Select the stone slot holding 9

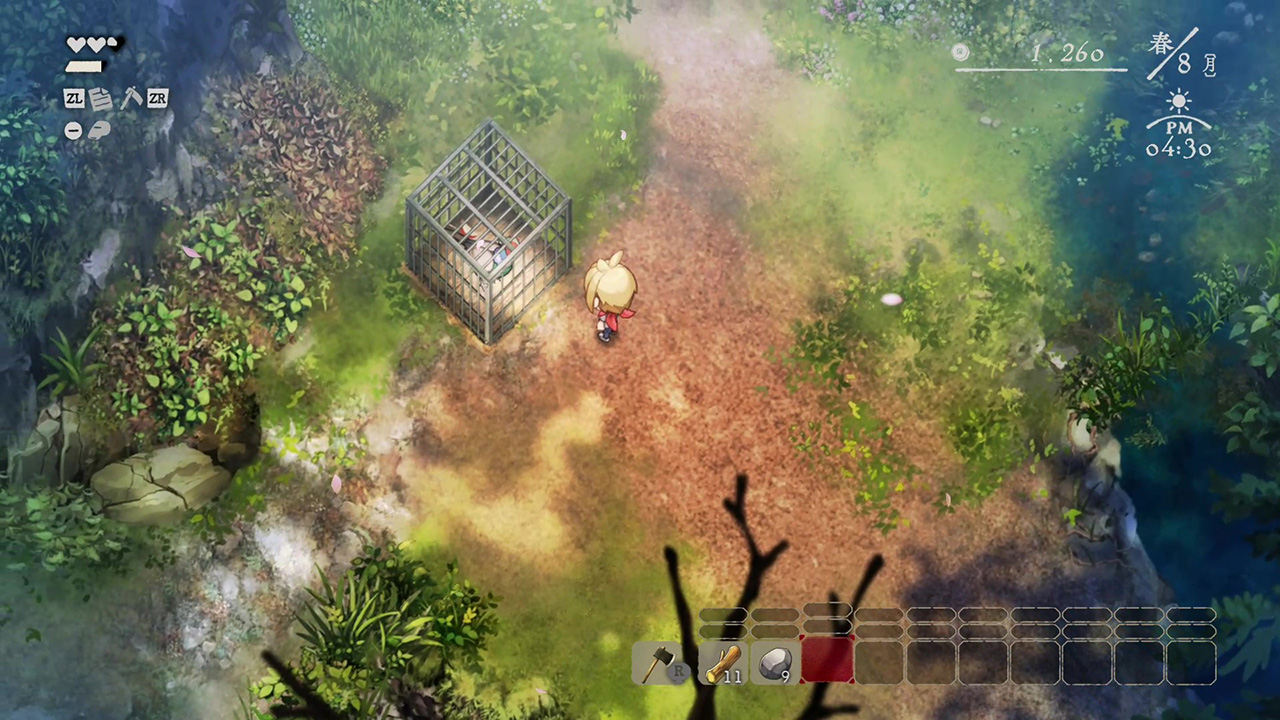pos(775,663)
